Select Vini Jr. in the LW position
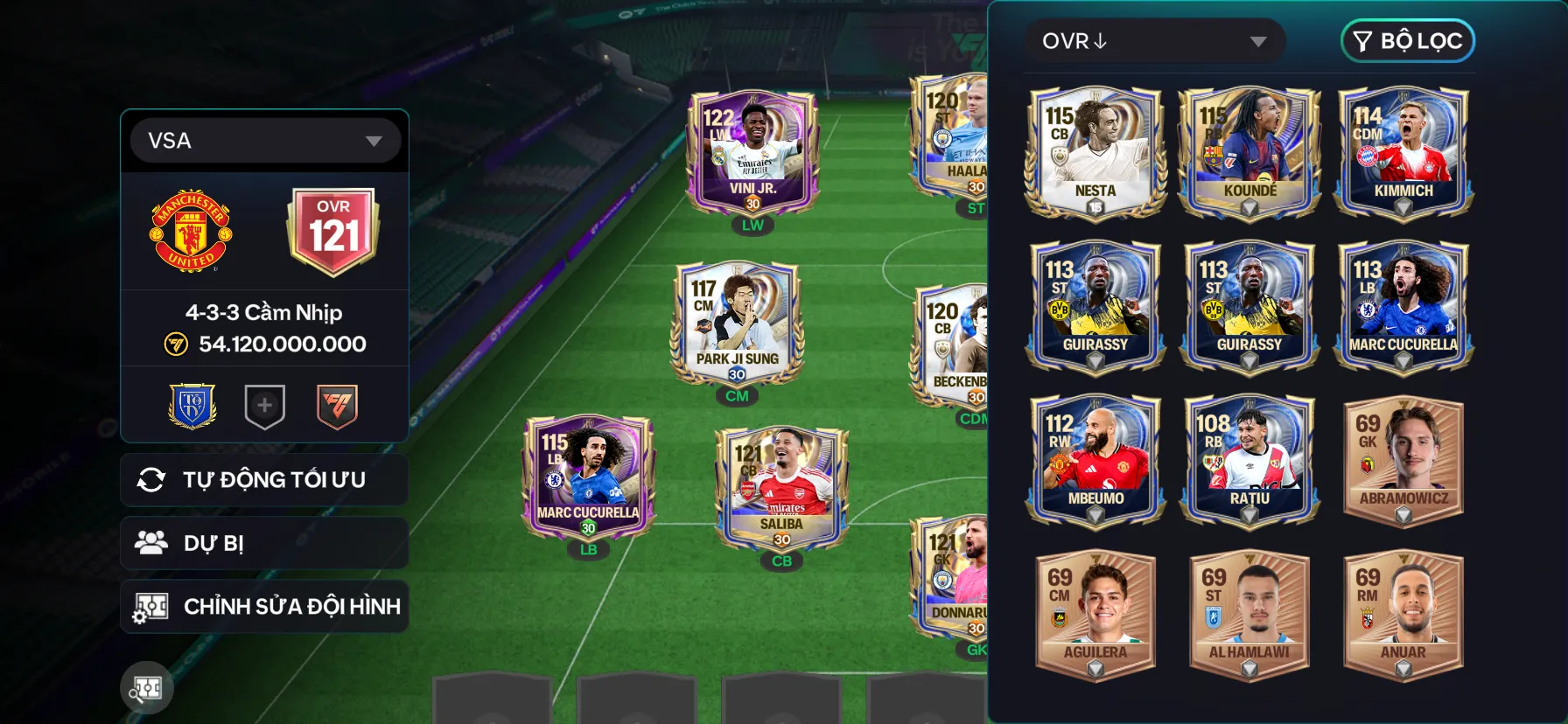Screen dimensions: 1568x724 pyautogui.click(x=752, y=153)
